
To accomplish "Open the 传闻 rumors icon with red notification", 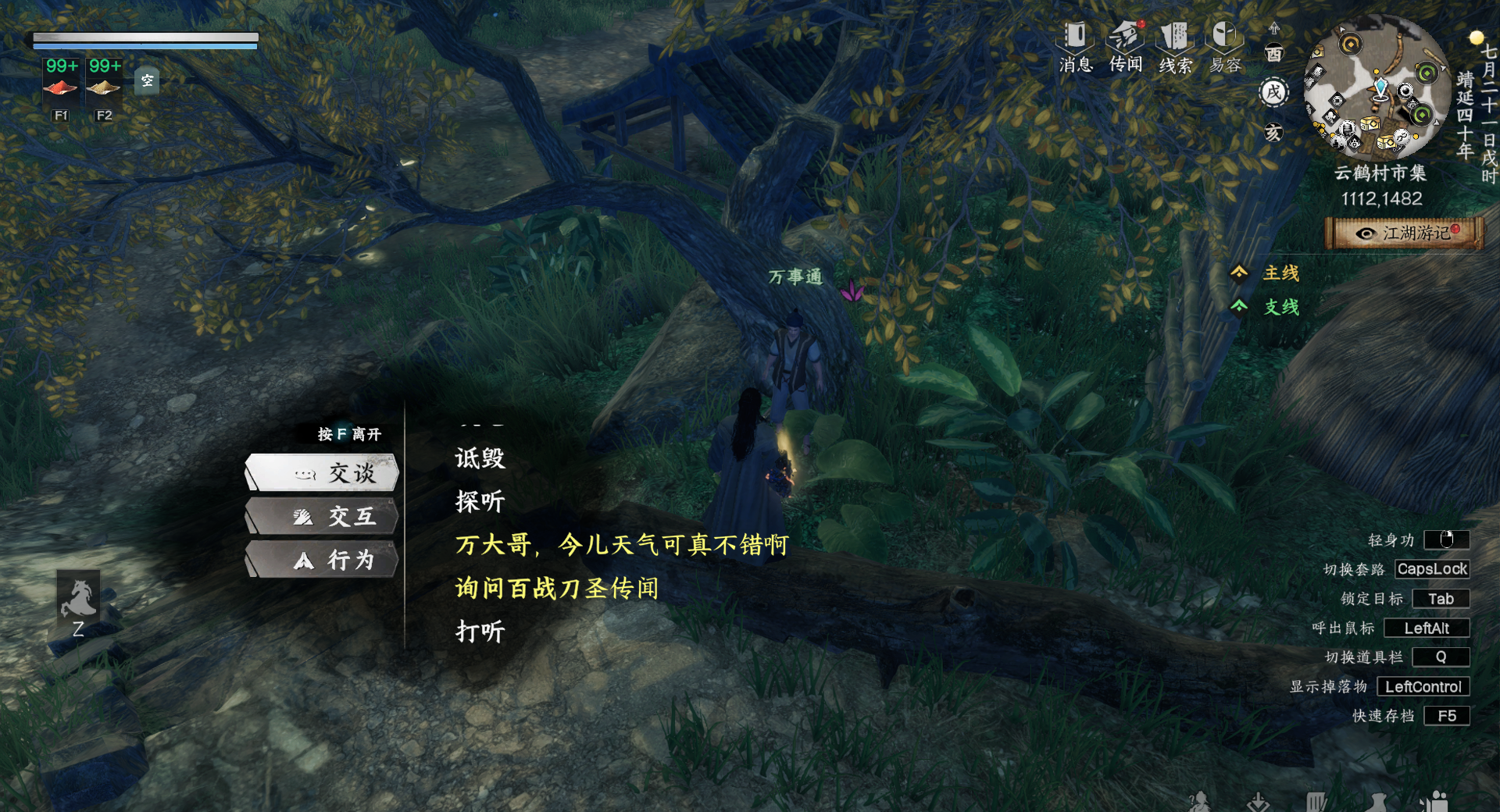I will (x=1125, y=43).
